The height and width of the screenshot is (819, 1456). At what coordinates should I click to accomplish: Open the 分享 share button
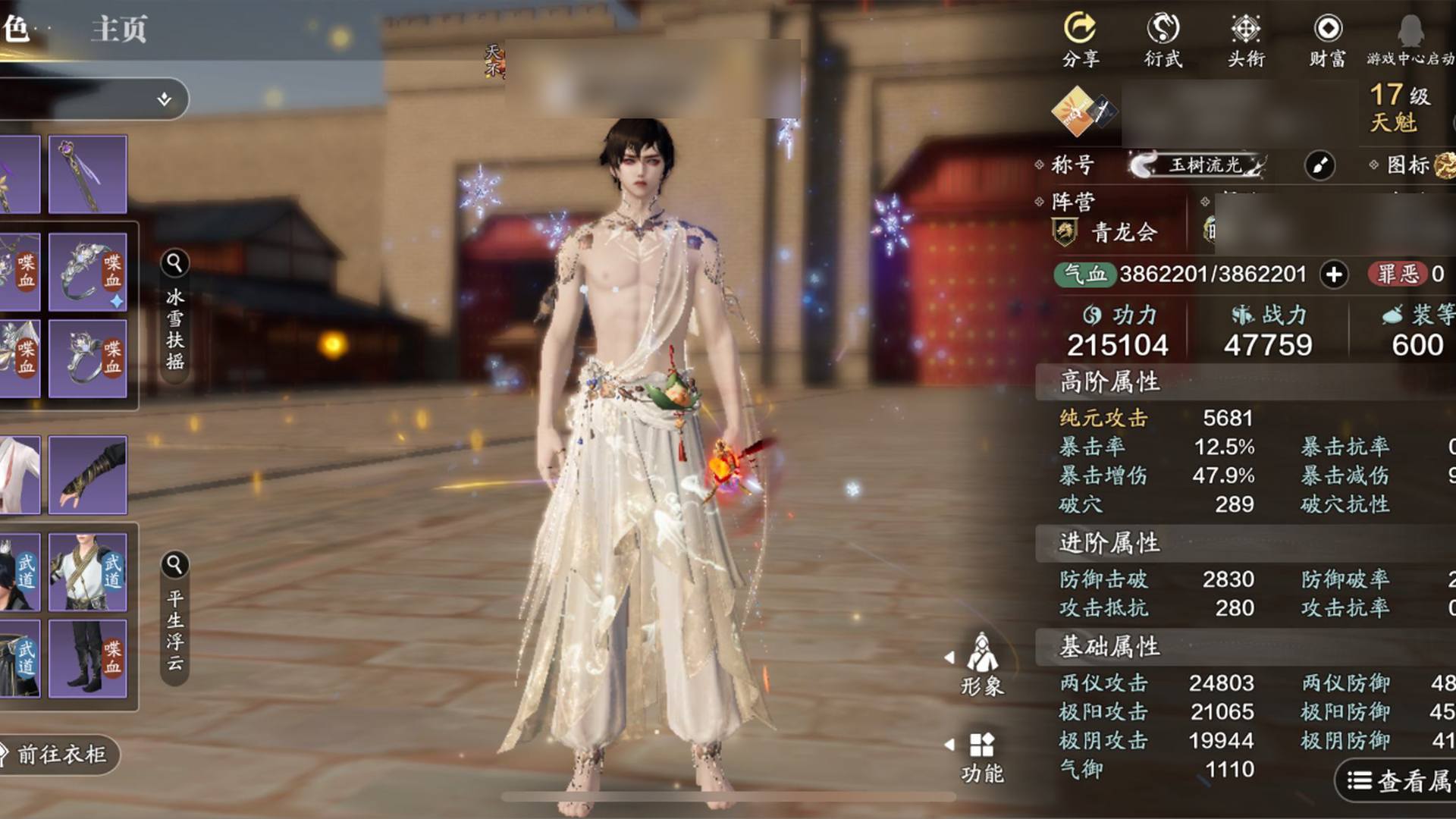(x=1080, y=39)
